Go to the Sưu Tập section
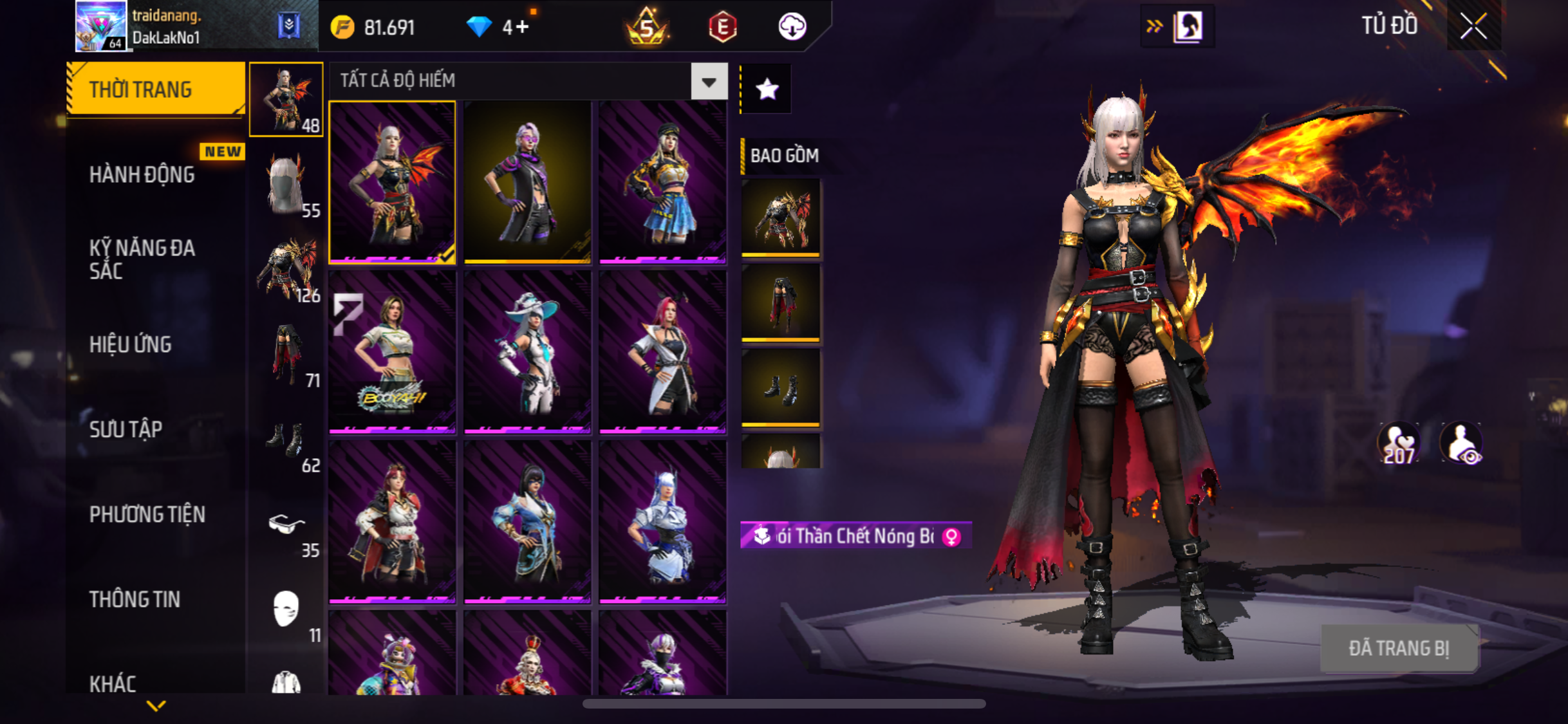The height and width of the screenshot is (724, 1568). click(x=126, y=429)
